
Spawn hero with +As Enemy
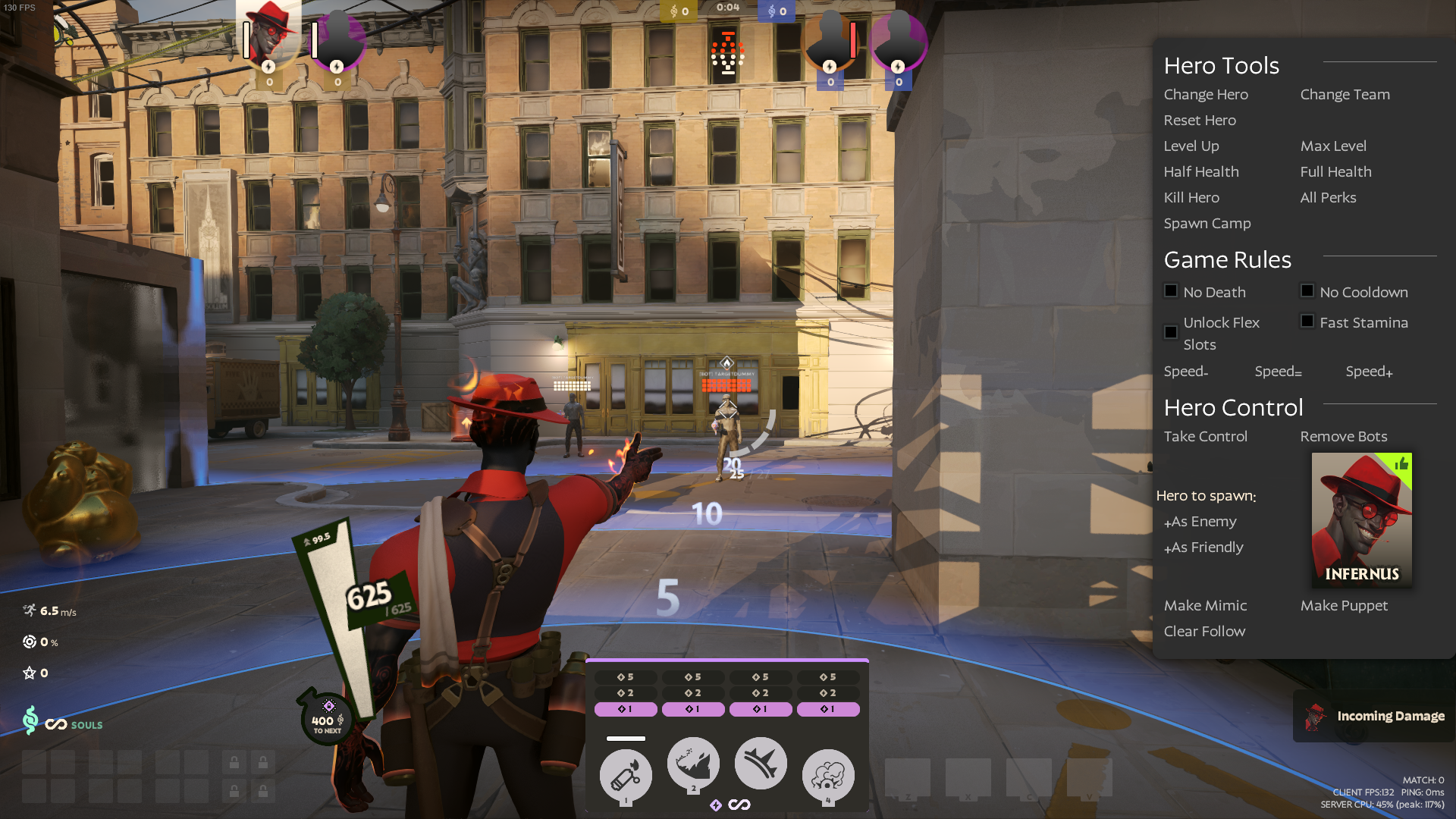click(1200, 522)
